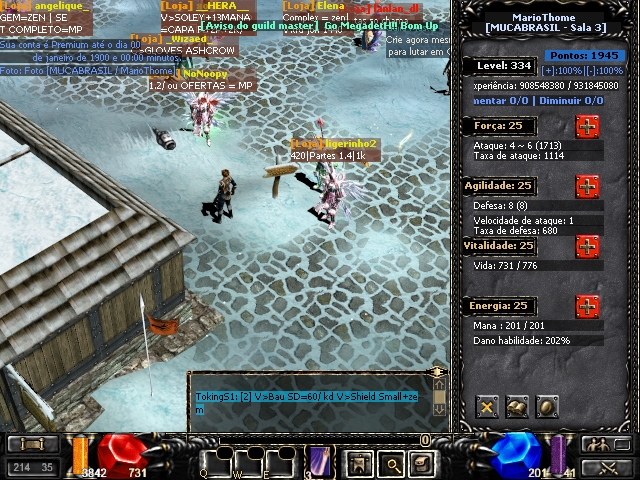Close the character stats panel with the X button
The image size is (640, 480).
click(487, 406)
